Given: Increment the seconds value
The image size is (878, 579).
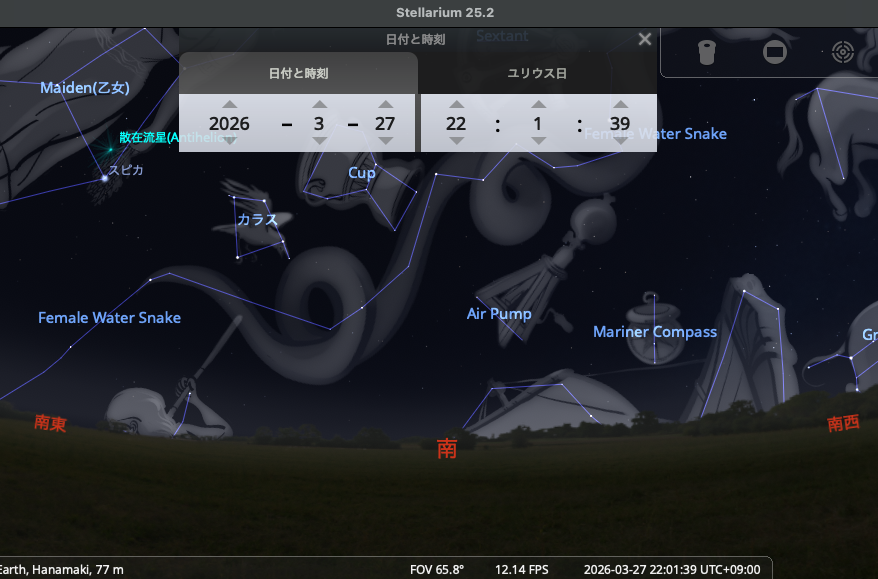Looking at the screenshot, I should (620, 104).
